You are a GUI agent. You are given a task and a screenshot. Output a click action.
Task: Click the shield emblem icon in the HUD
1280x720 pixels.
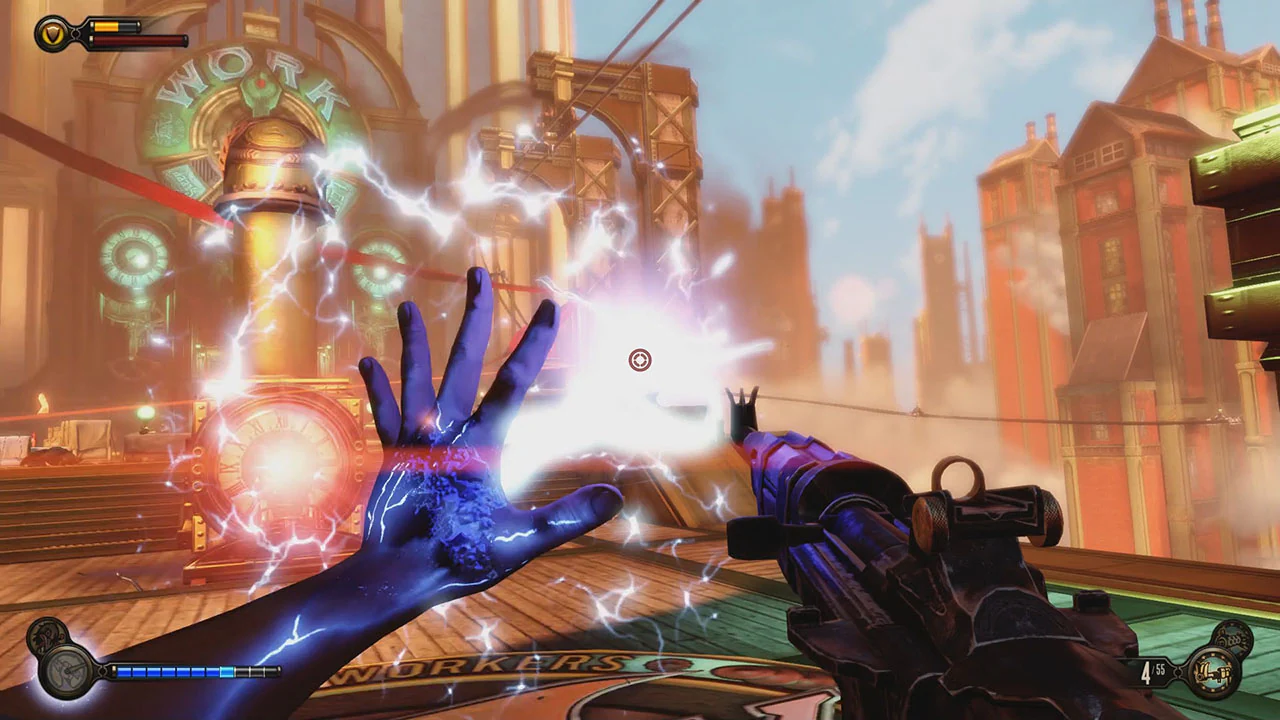[x=53, y=33]
